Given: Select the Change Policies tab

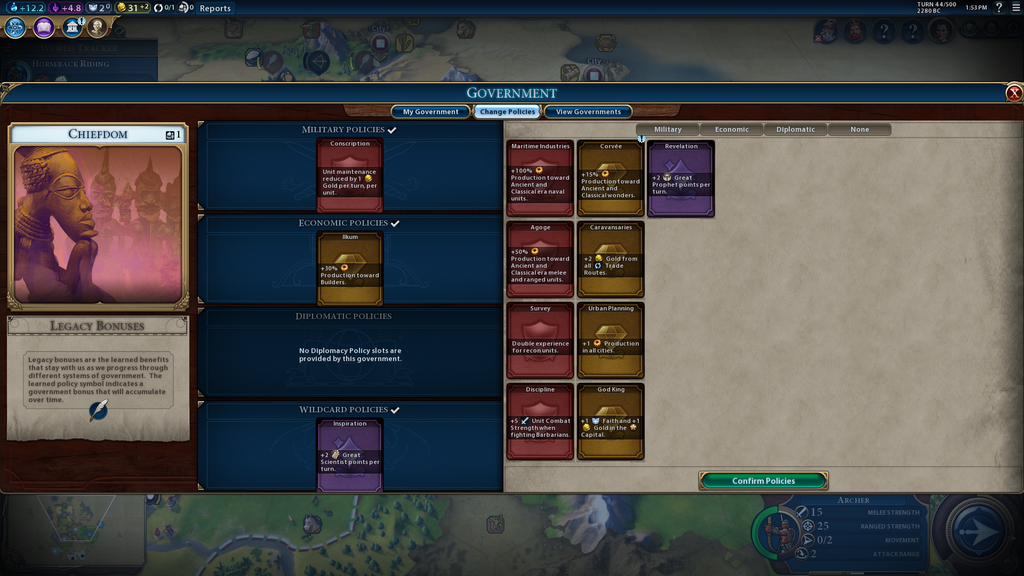Looking at the screenshot, I should point(507,112).
